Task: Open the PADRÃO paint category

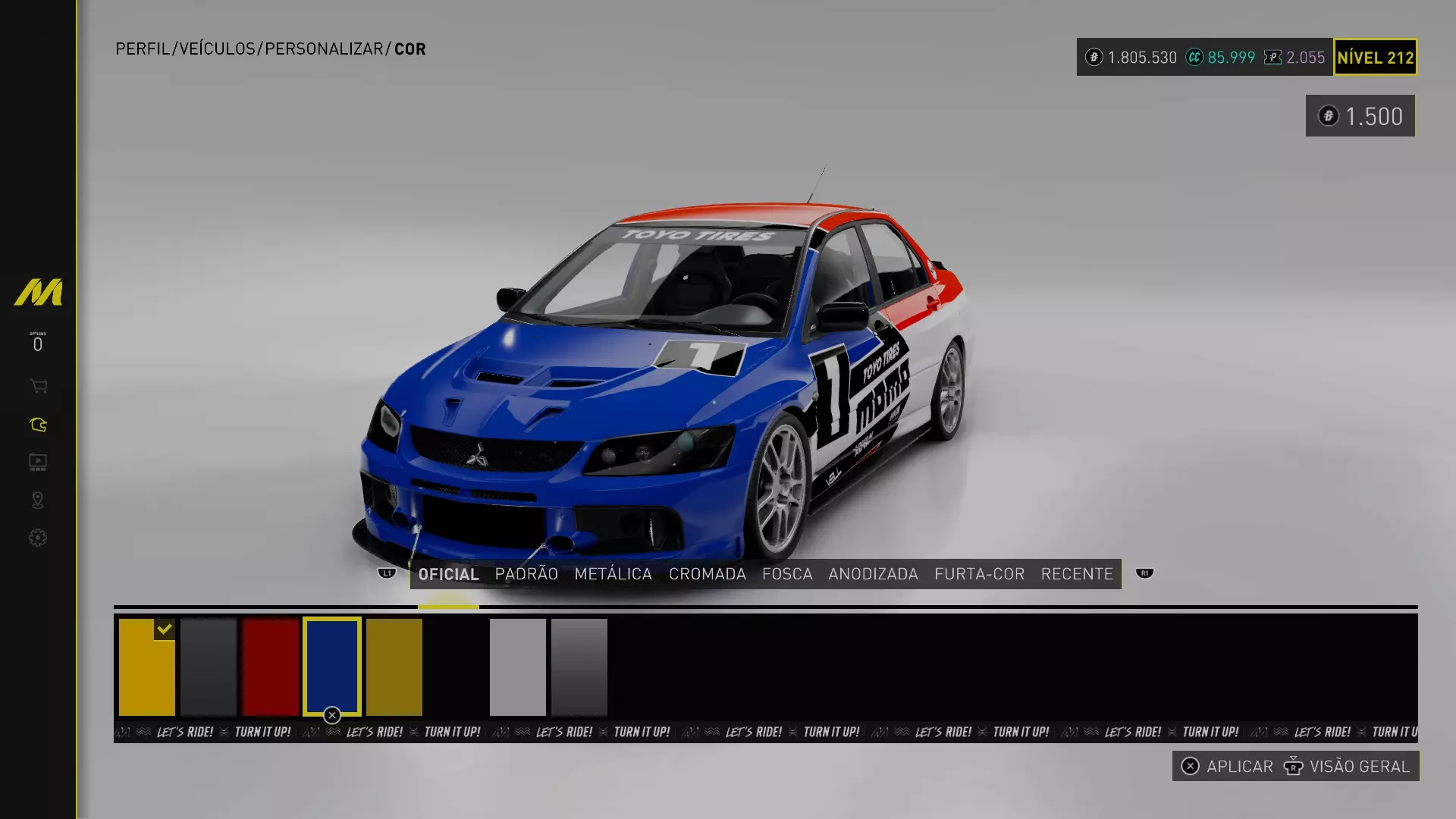Action: [x=526, y=574]
